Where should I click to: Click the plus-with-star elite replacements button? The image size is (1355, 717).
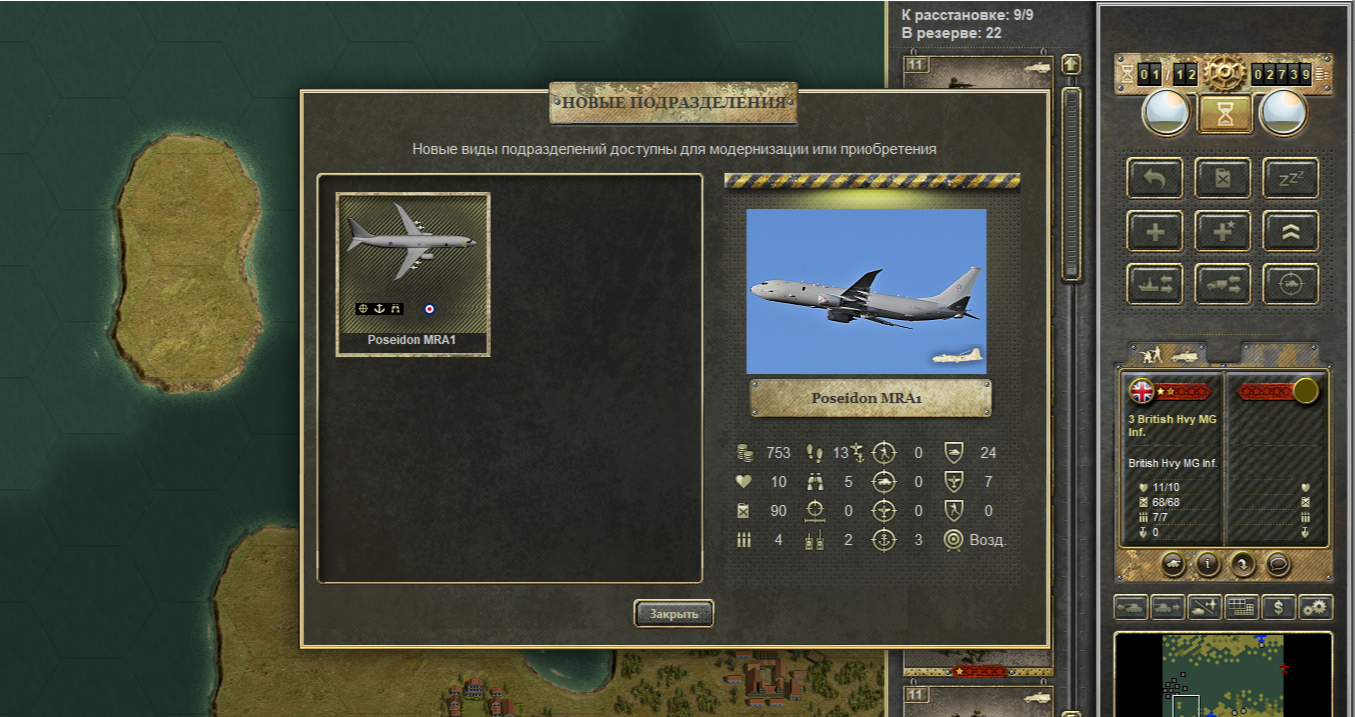click(x=1222, y=231)
